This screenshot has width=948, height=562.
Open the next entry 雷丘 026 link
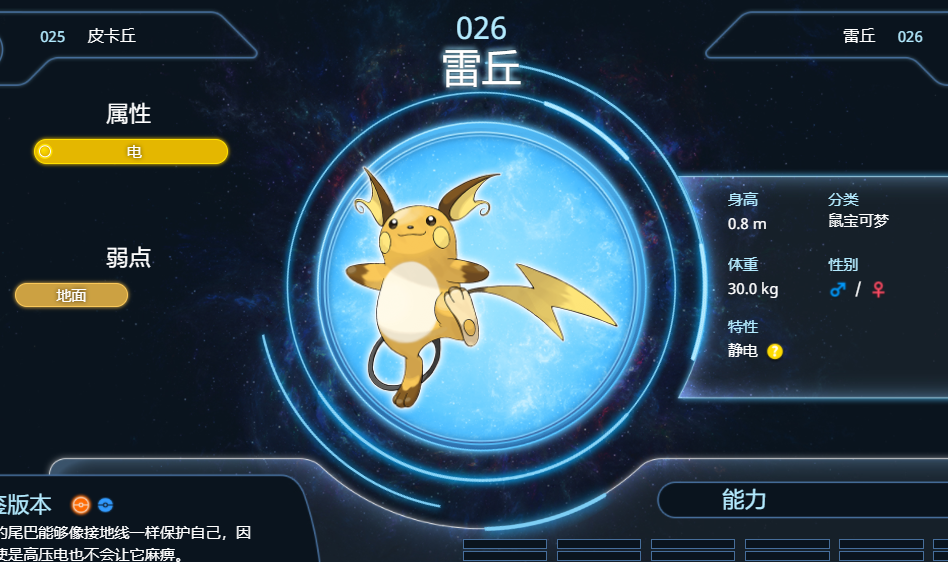pyautogui.click(x=882, y=37)
